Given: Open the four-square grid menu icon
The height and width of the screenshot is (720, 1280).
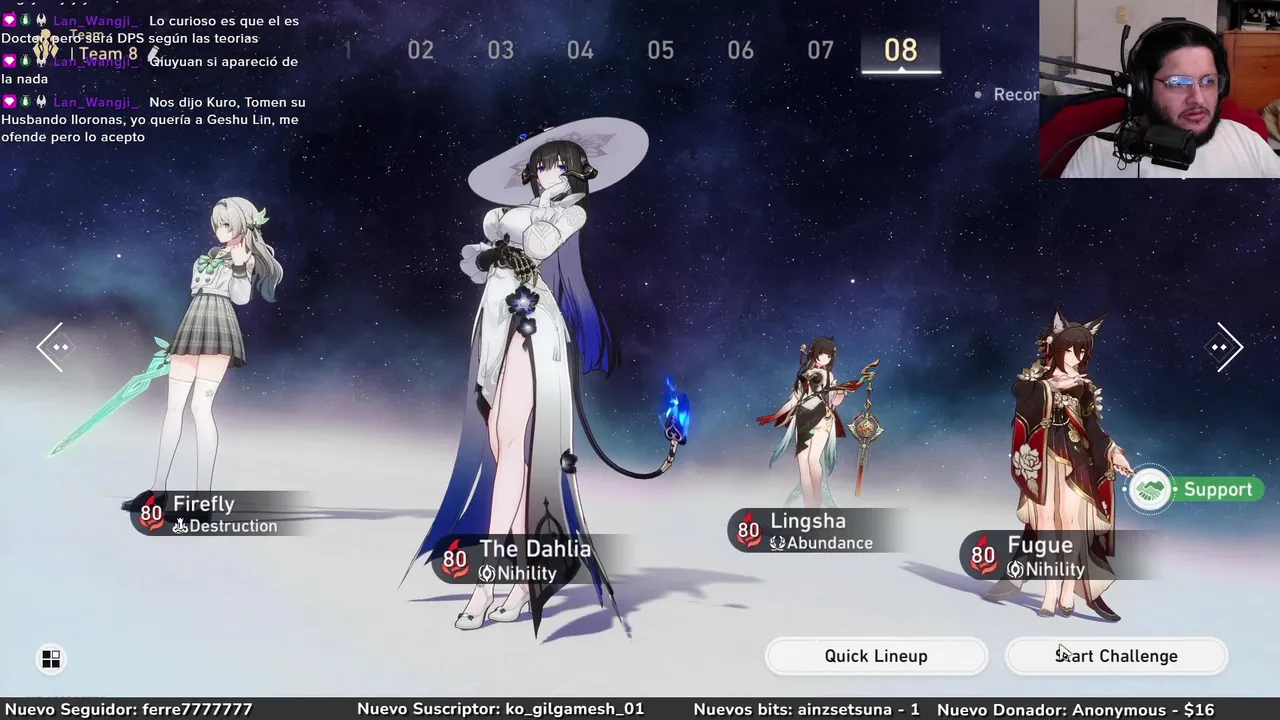Looking at the screenshot, I should (51, 658).
